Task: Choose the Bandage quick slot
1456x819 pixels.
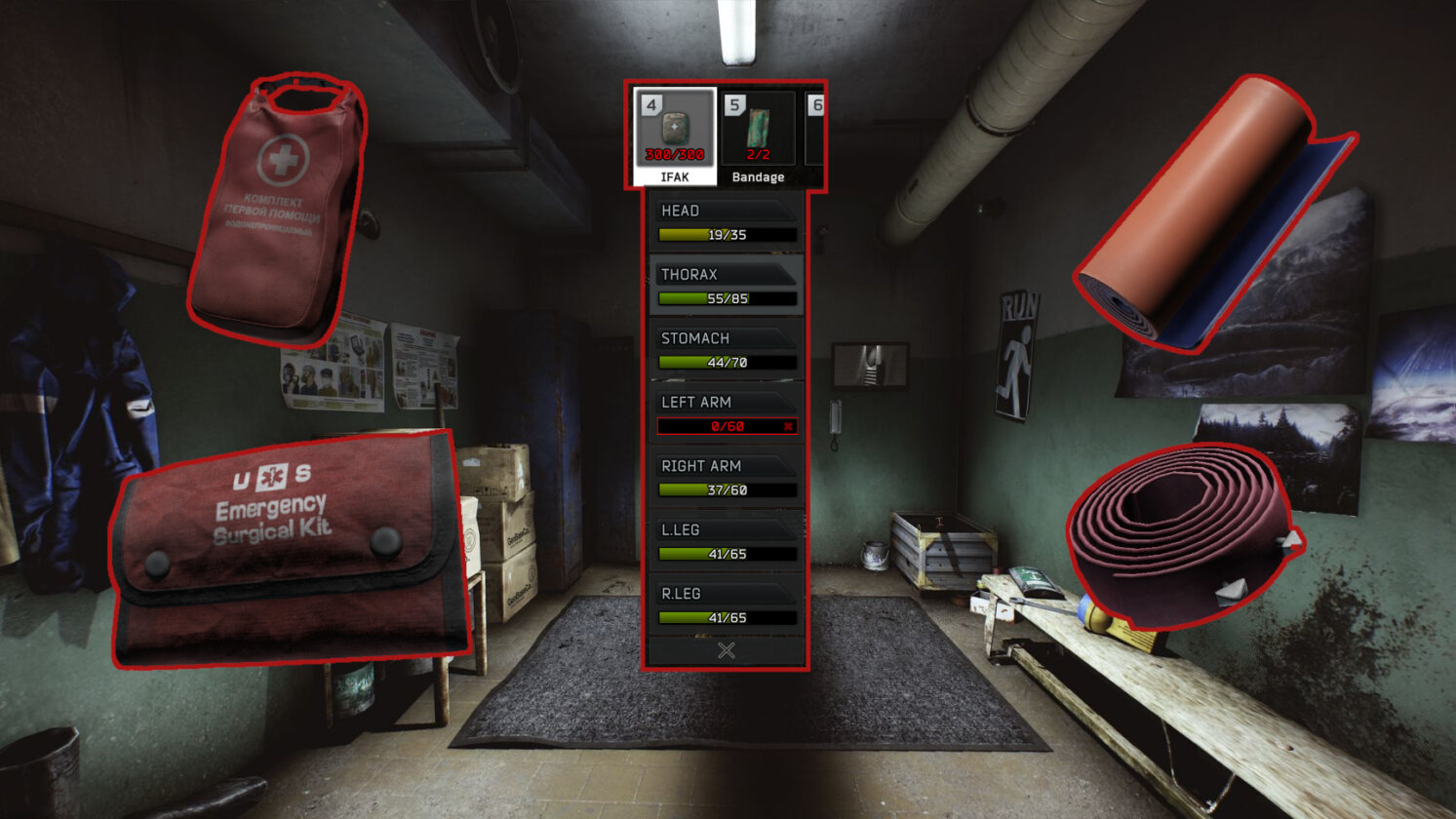Action: [758, 136]
